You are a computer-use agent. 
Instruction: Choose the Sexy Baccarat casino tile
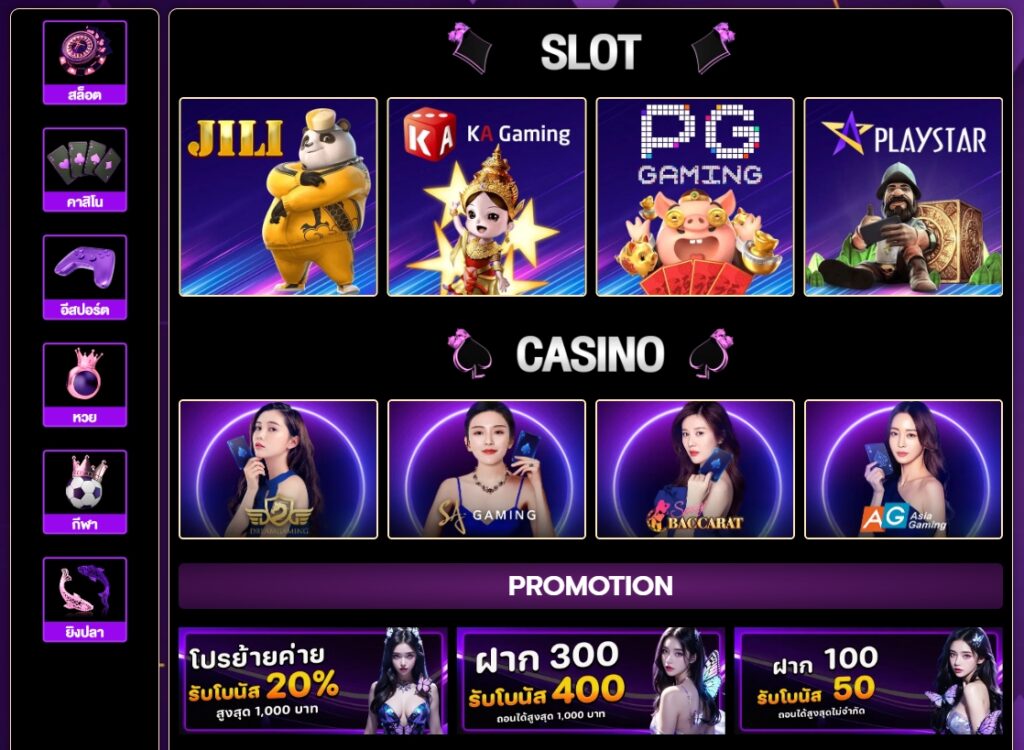point(695,469)
